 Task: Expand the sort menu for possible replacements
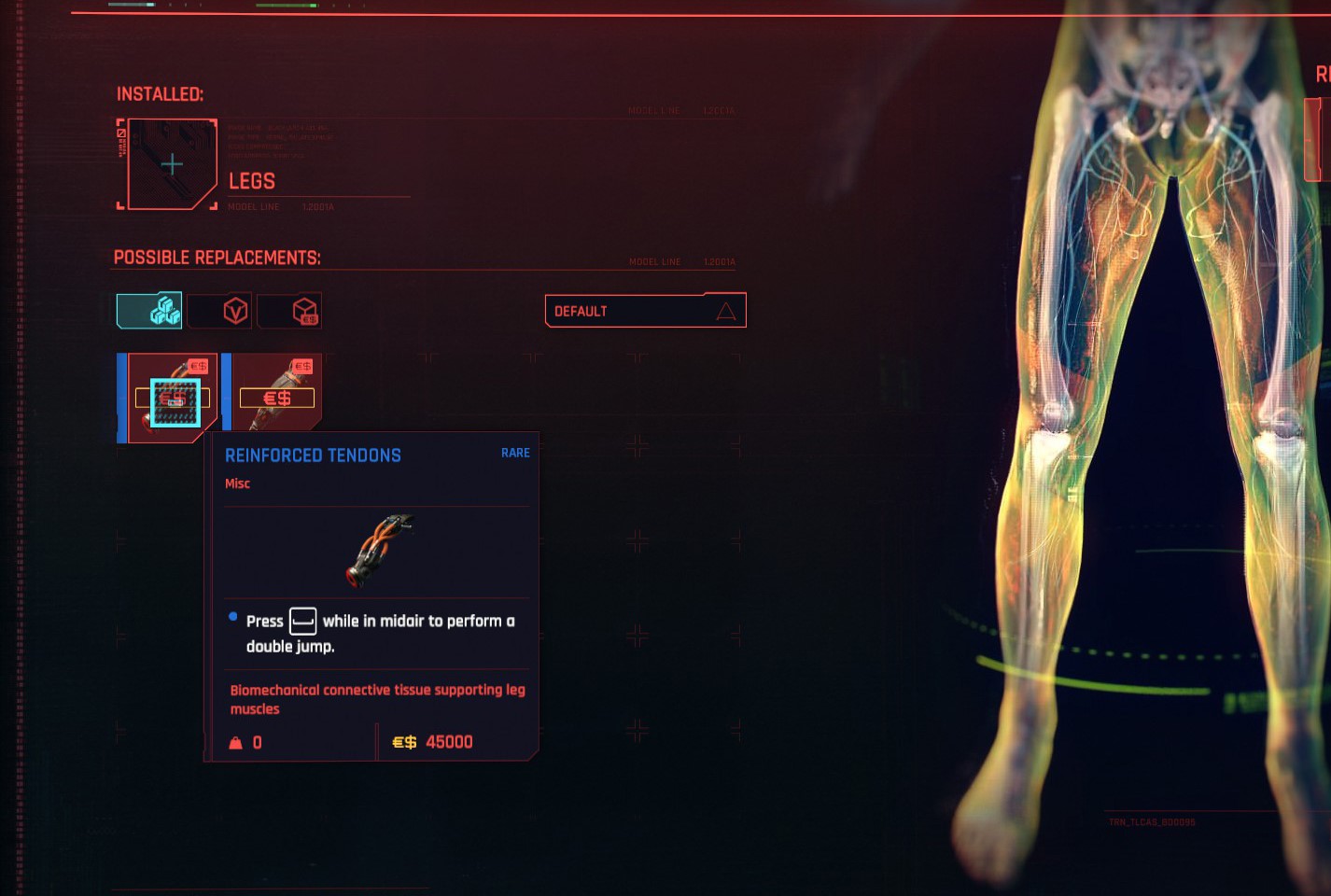click(x=645, y=310)
